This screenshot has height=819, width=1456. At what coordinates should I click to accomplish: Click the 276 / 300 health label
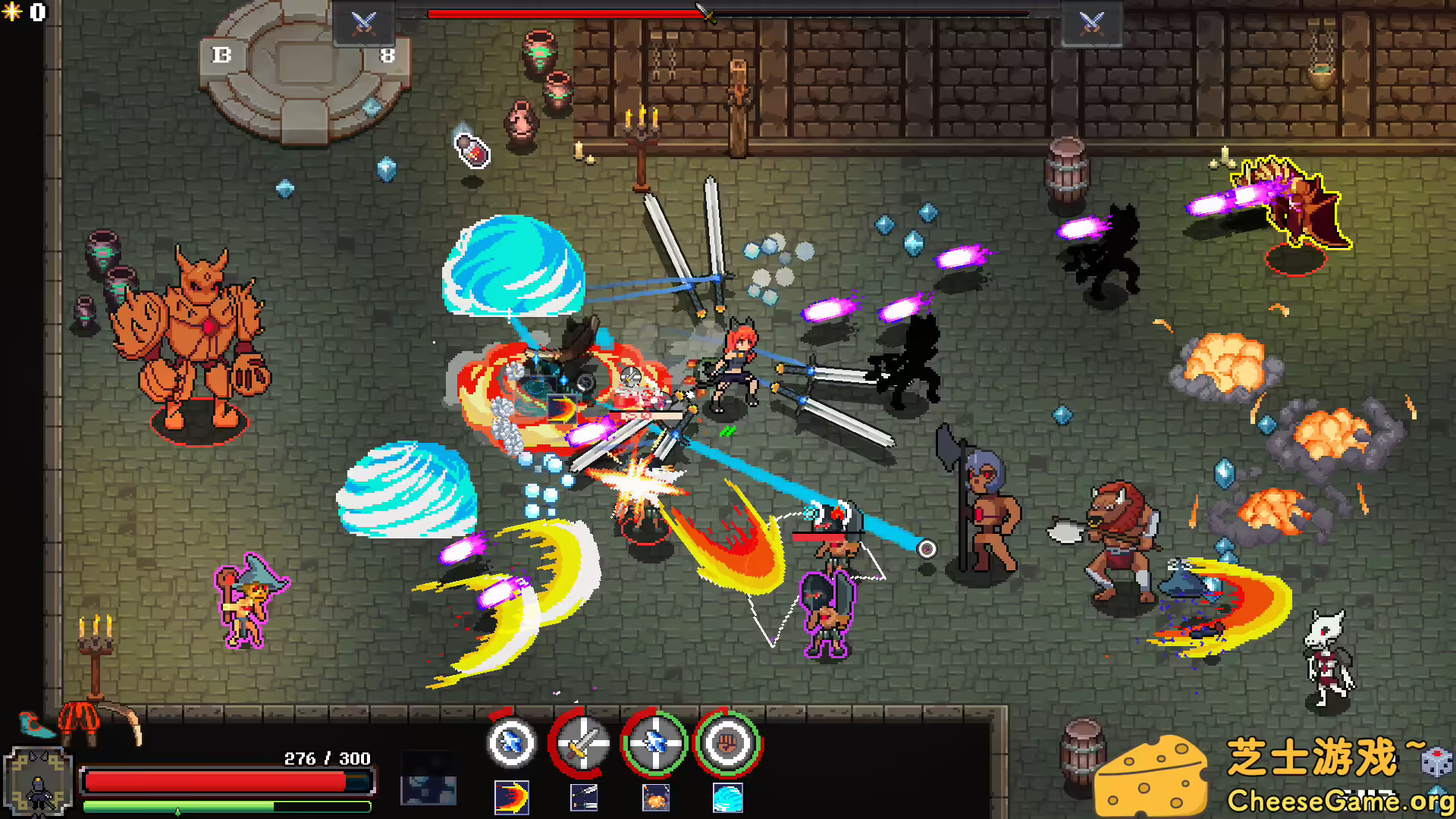(x=326, y=757)
